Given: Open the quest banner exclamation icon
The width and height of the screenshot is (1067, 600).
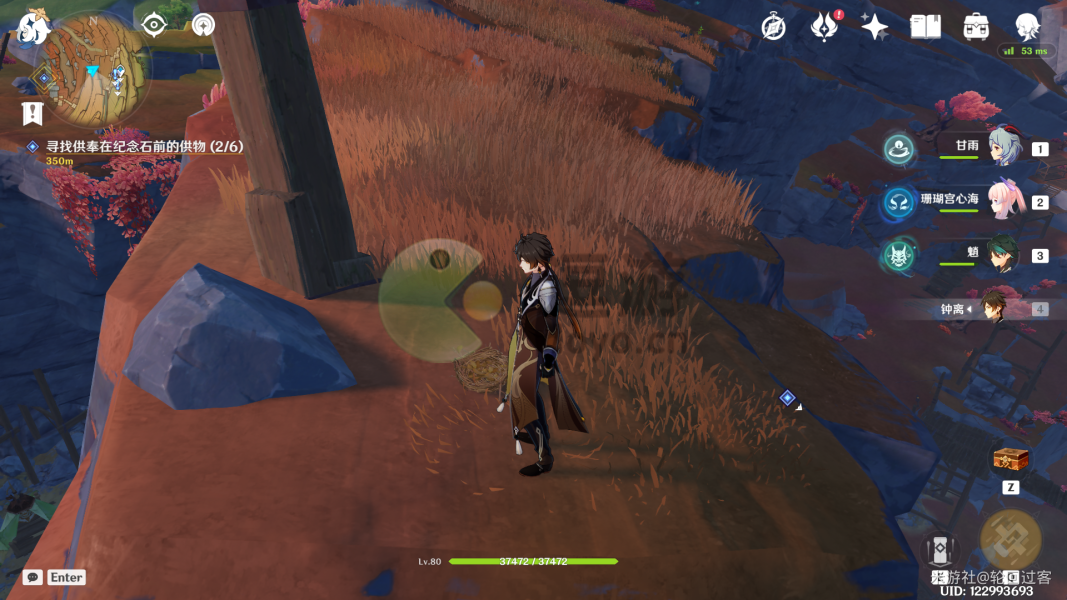Looking at the screenshot, I should (x=32, y=113).
